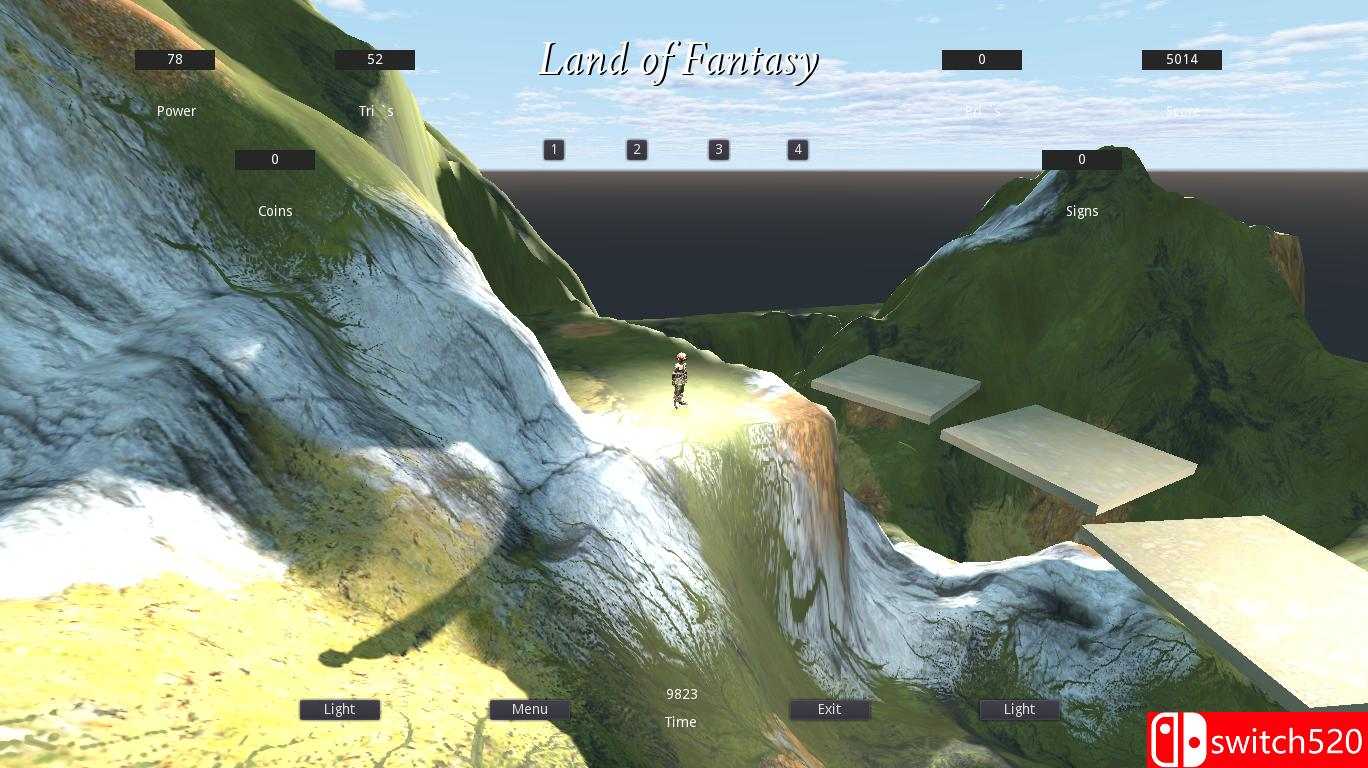Select hotbar slot 4
The width and height of the screenshot is (1368, 768).
(797, 149)
